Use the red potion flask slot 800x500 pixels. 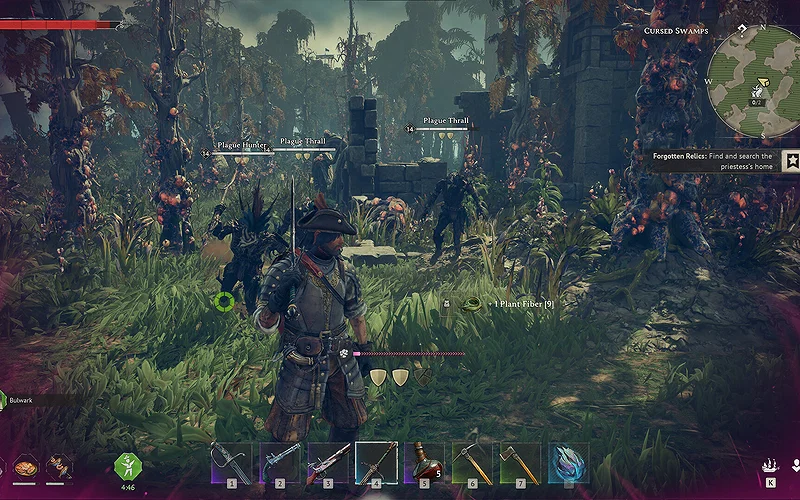(424, 463)
